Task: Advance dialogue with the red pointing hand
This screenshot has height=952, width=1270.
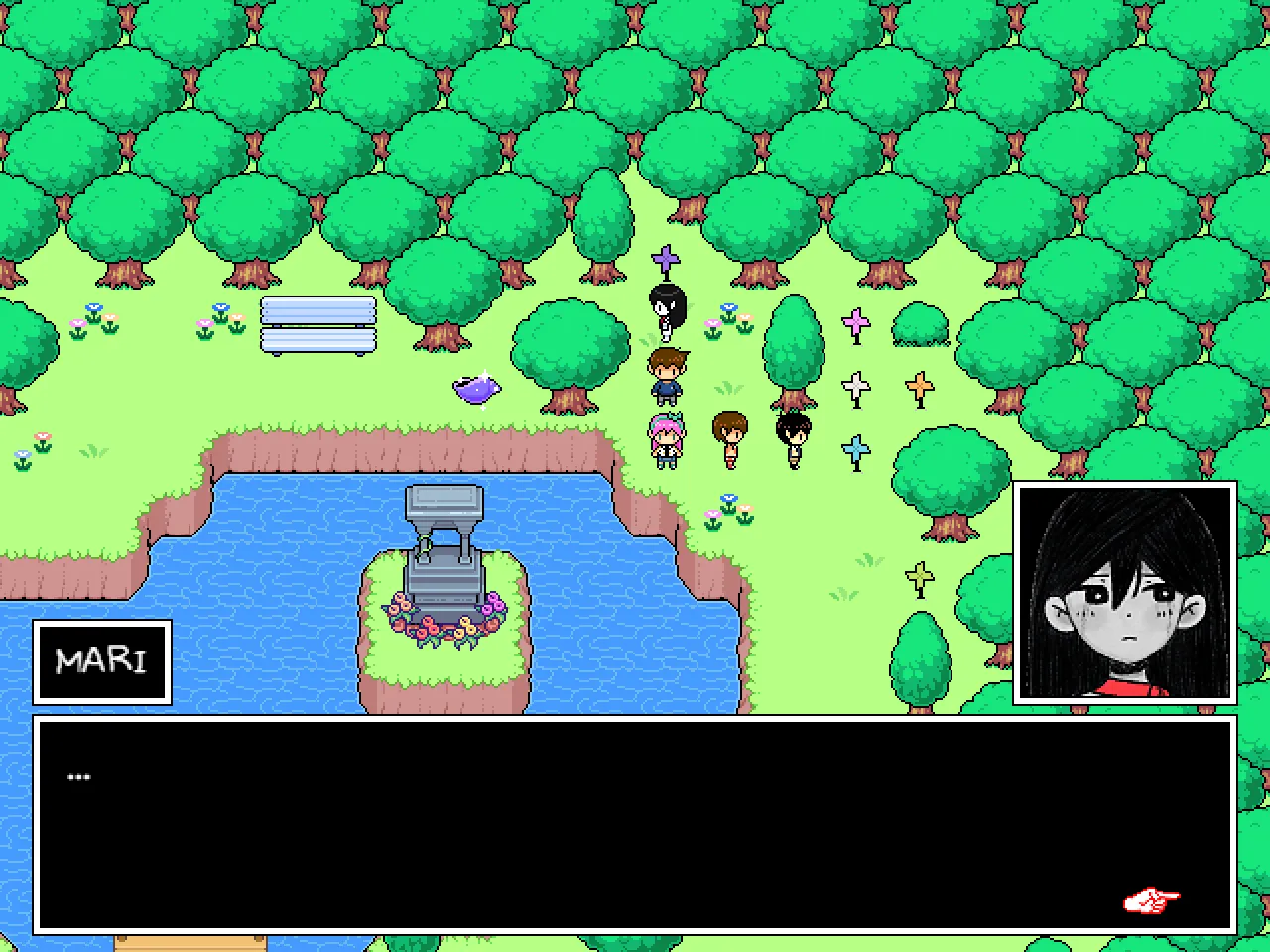Action: point(1150,900)
